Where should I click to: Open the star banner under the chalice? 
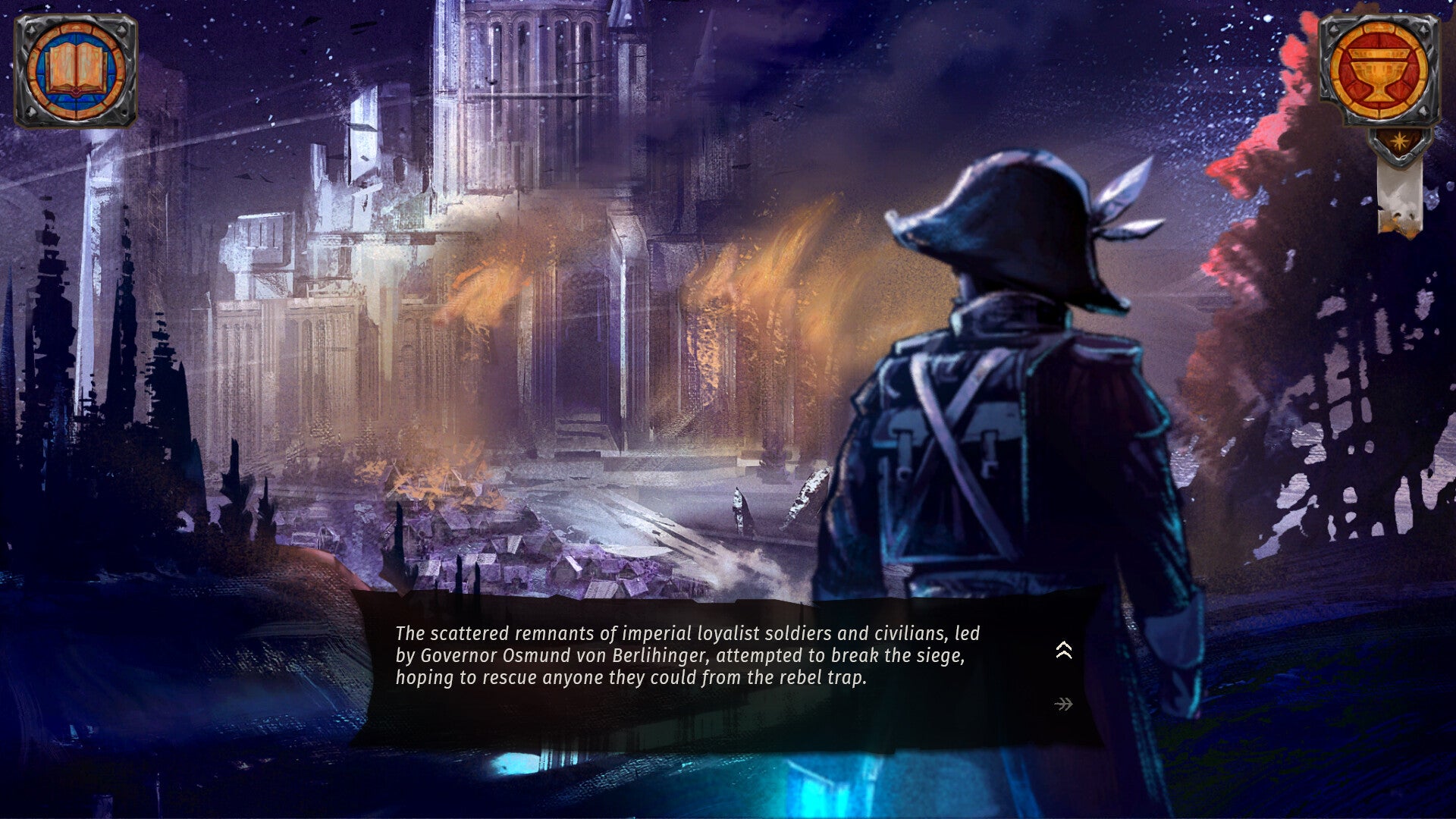point(1399,142)
